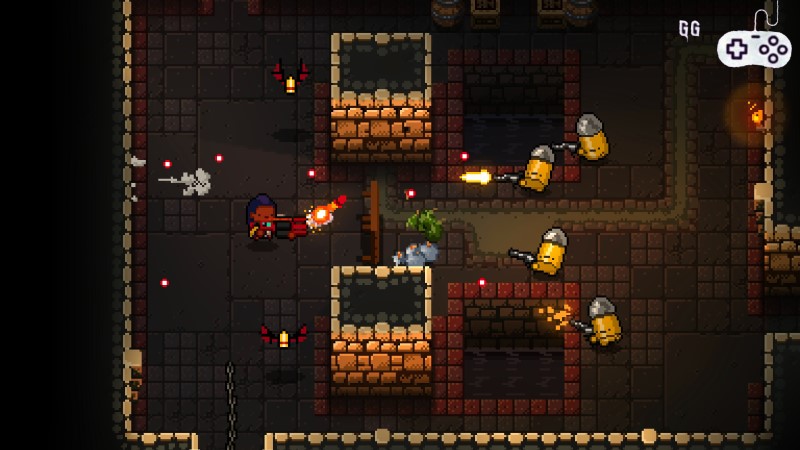Screen dimensions: 800x450
Task: Click the GG gamepad logo overlay
Action: (752, 46)
